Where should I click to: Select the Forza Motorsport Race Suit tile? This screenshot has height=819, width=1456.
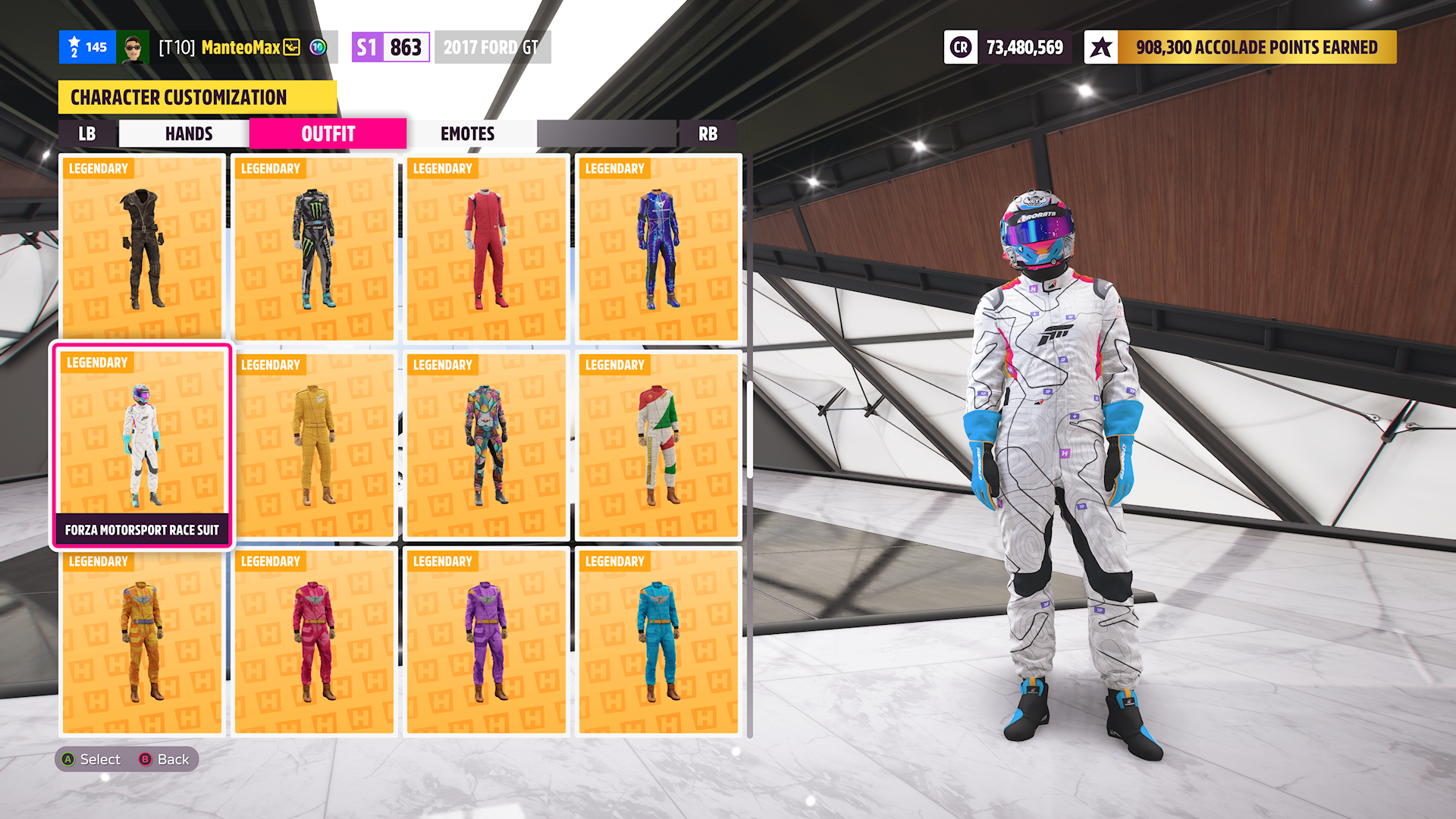(142, 446)
